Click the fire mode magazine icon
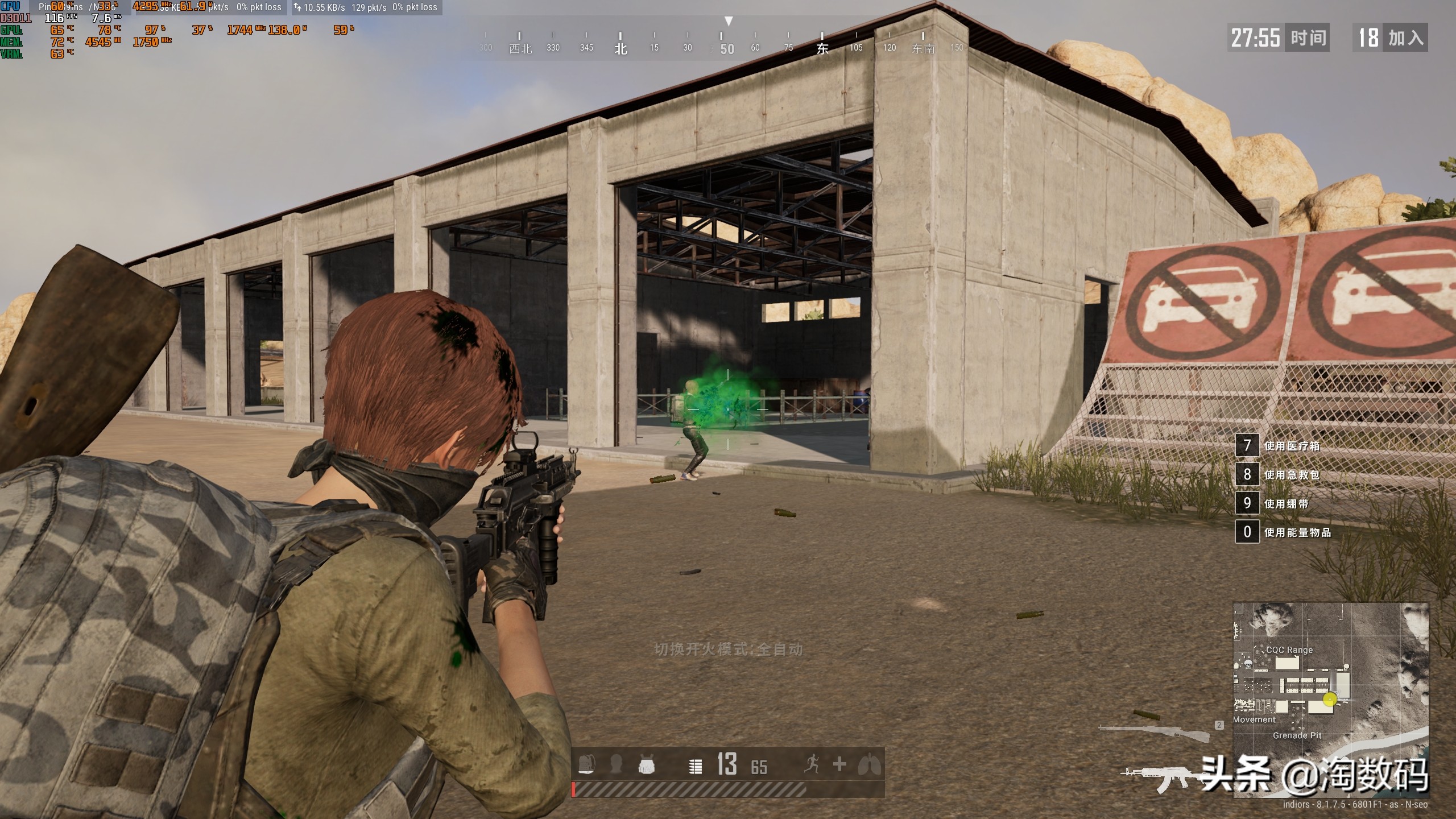The height and width of the screenshot is (819, 1456). tap(695, 766)
